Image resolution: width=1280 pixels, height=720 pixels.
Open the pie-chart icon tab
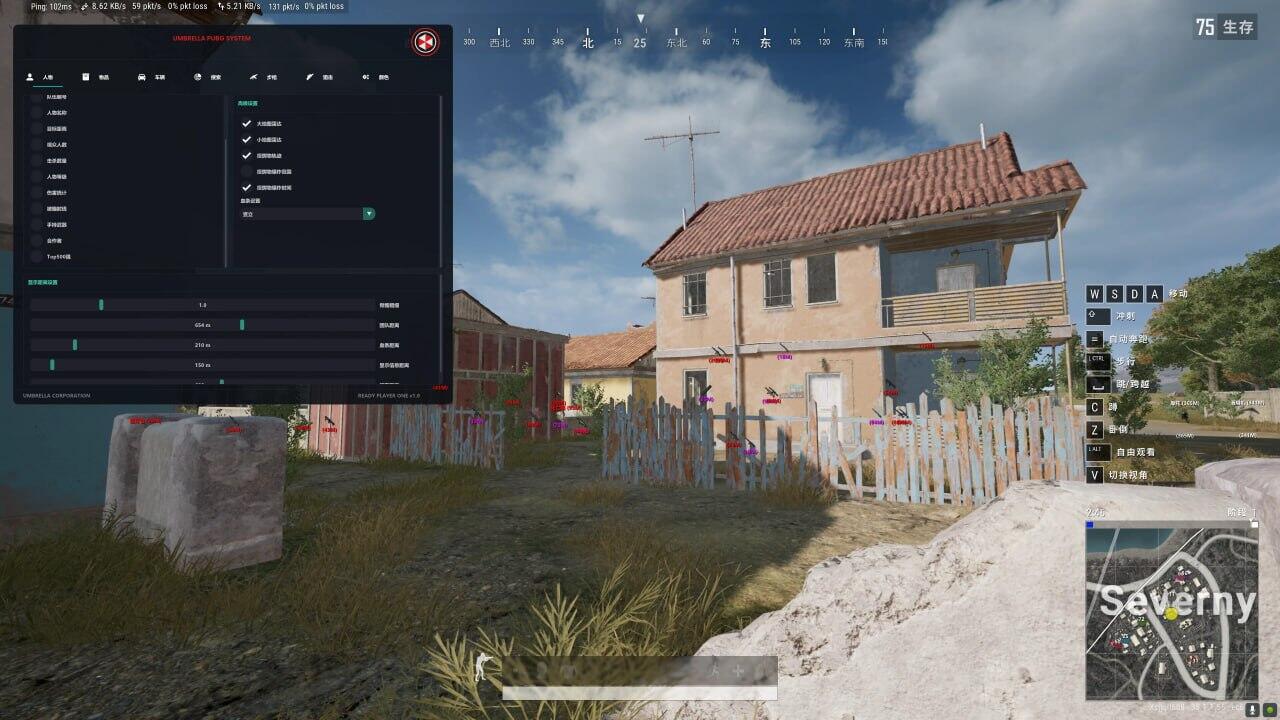[x=208, y=77]
